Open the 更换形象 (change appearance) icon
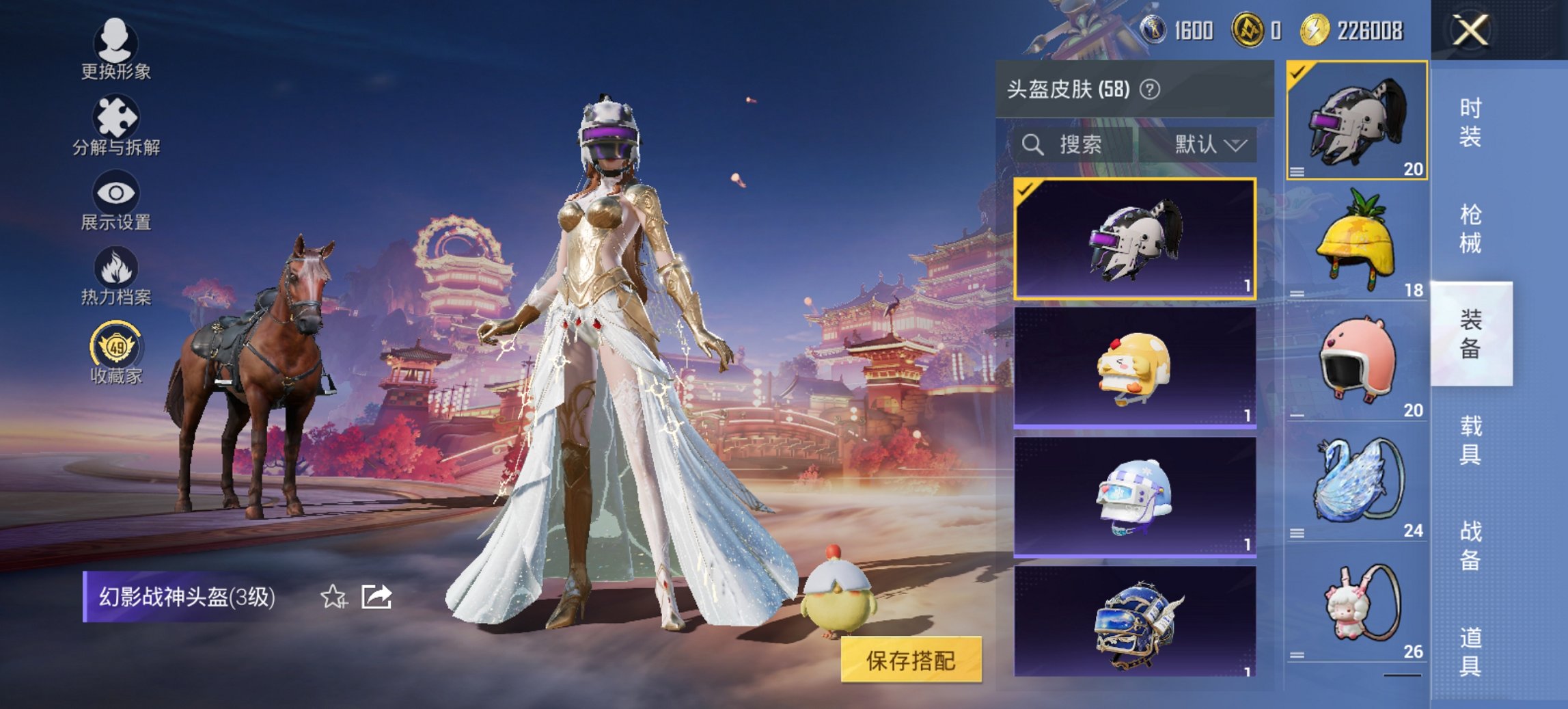Viewport: 1568px width, 709px height. coord(116,44)
